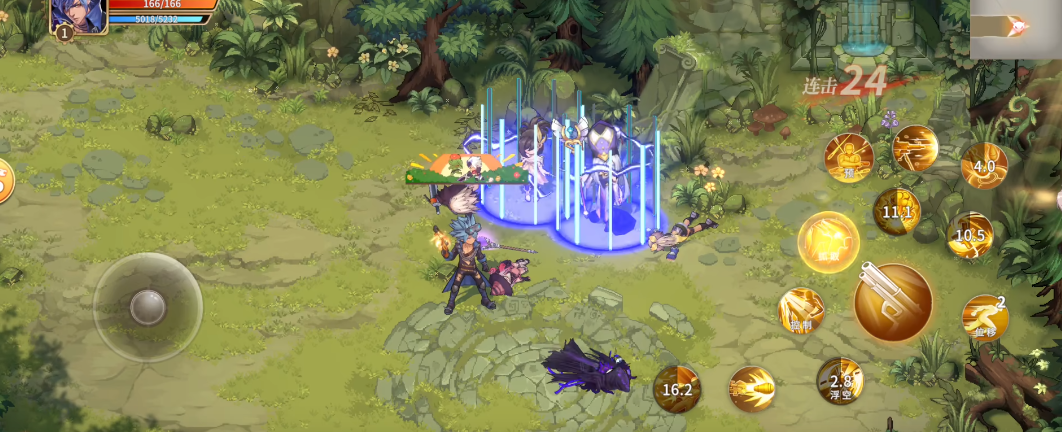Image resolution: width=1062 pixels, height=432 pixels.
Task: Tap the skill on 11.1 second cooldown
Action: point(896,212)
